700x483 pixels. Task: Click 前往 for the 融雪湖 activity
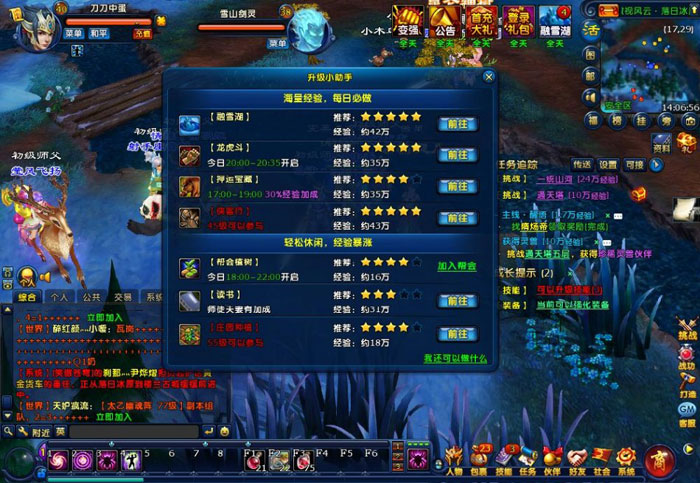click(x=458, y=124)
